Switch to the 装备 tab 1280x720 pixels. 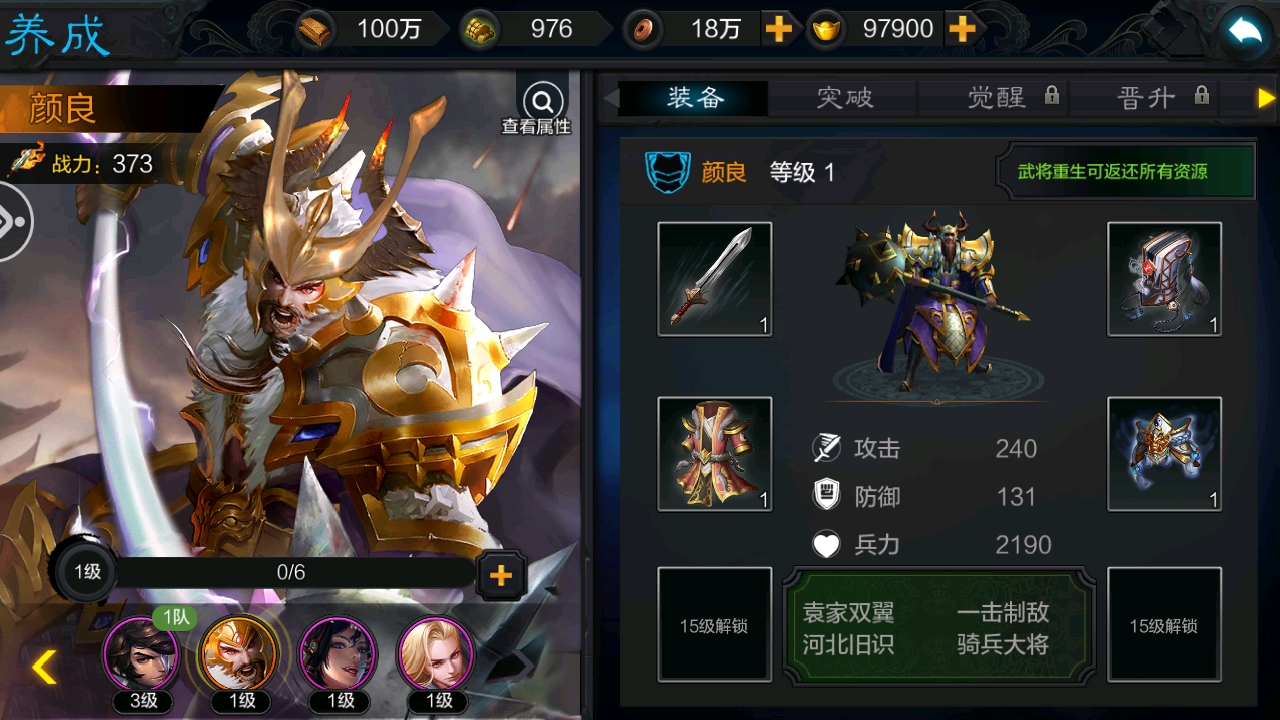(x=695, y=97)
